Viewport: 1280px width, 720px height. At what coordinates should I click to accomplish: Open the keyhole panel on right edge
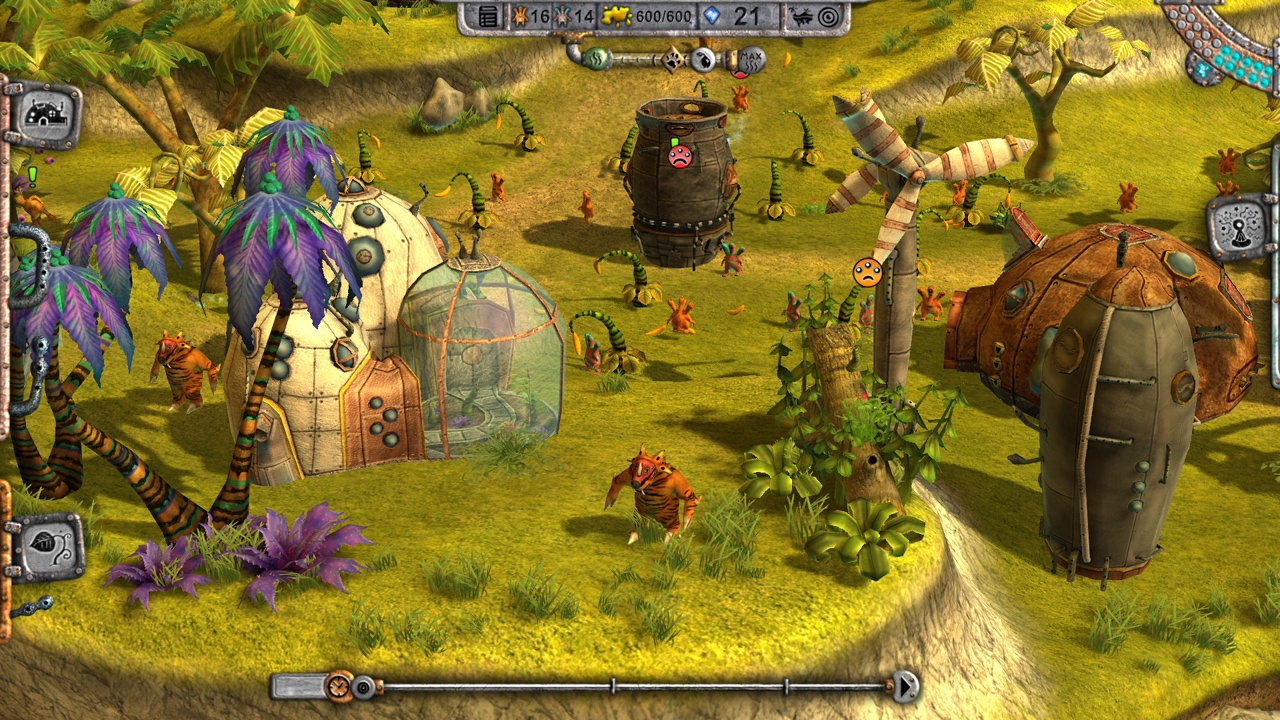click(1239, 227)
